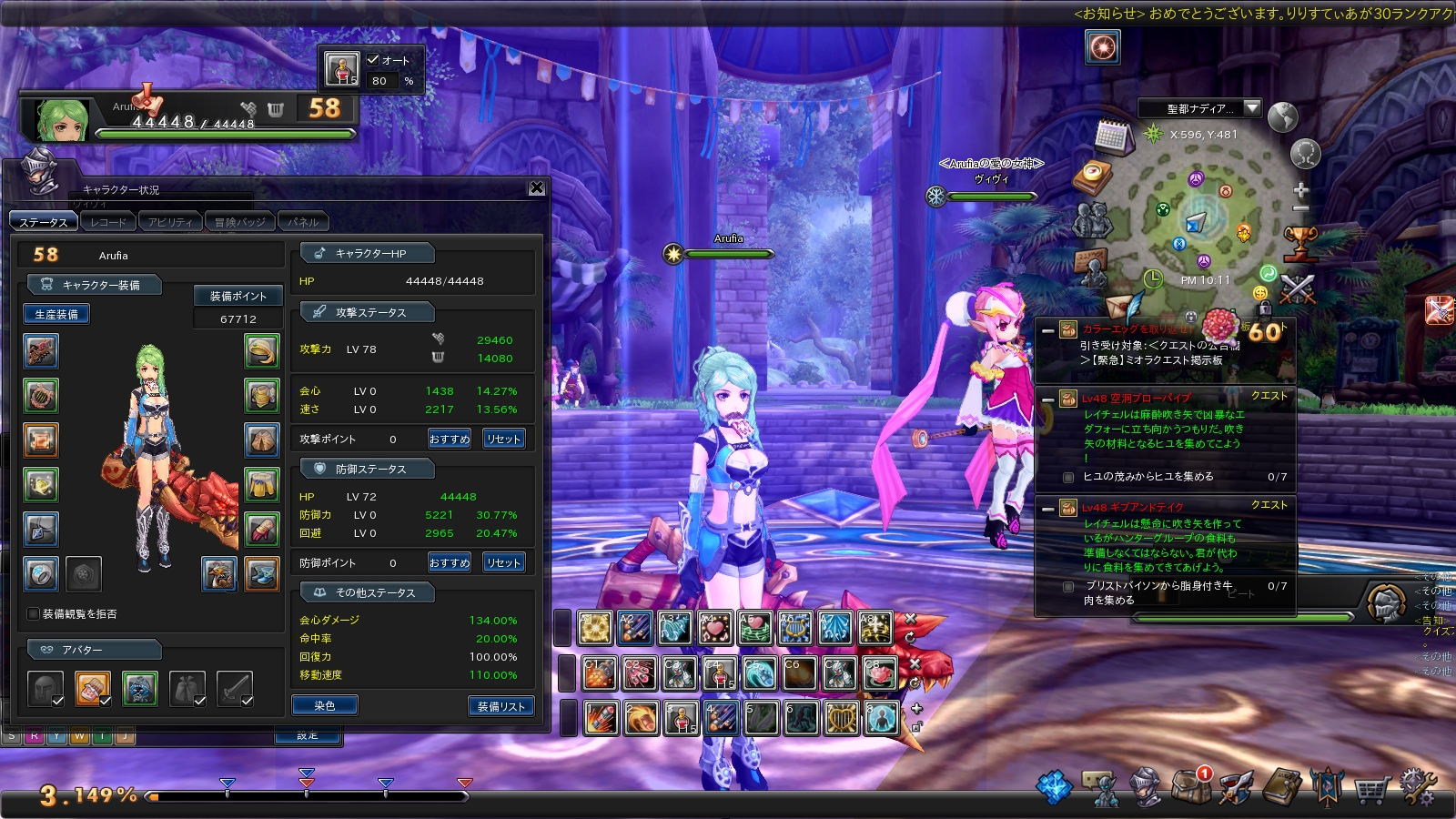Show the パネル tab
This screenshot has height=819, width=1456.
click(x=303, y=222)
